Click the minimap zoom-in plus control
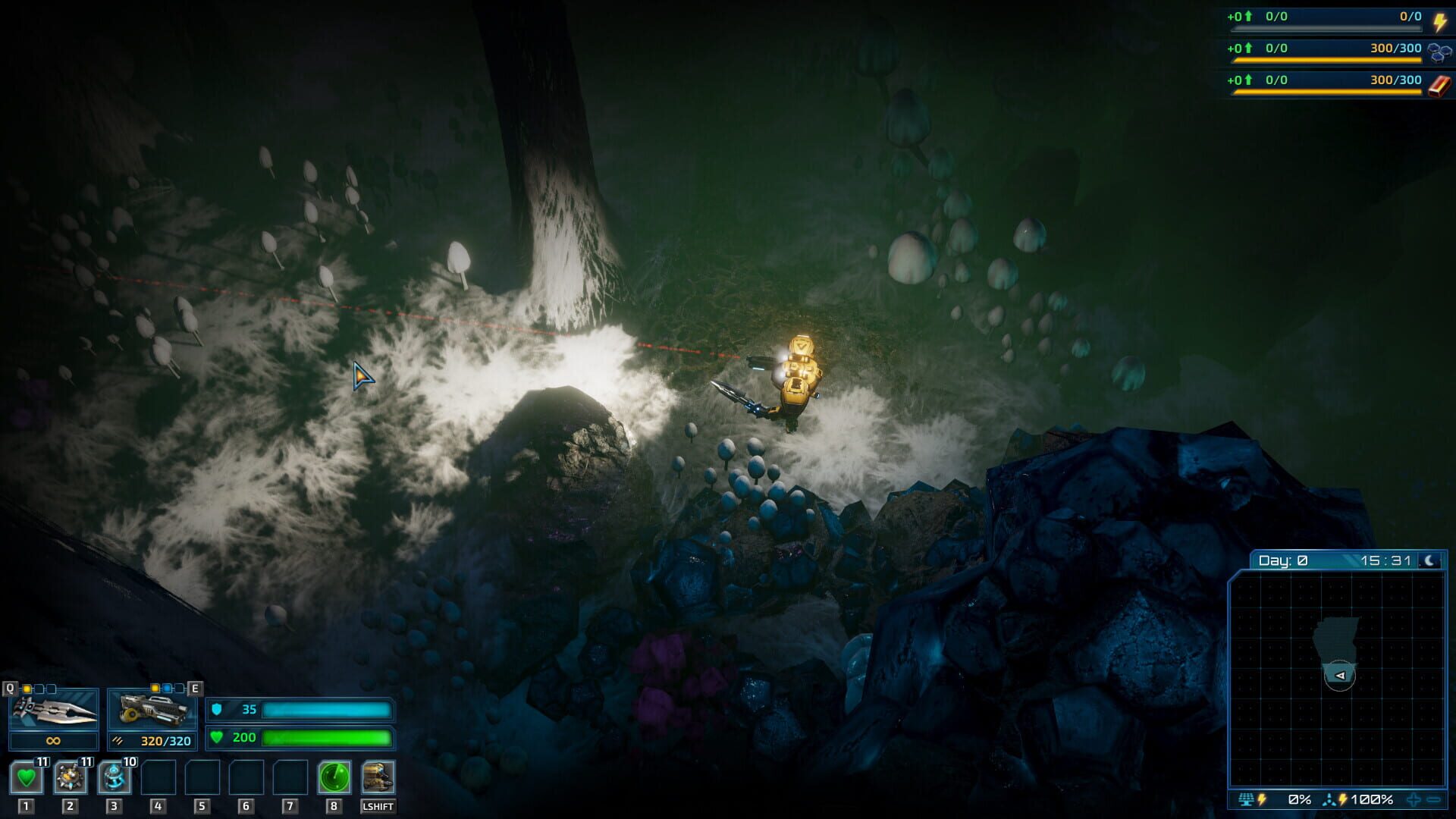This screenshot has width=1456, height=819. [1414, 799]
